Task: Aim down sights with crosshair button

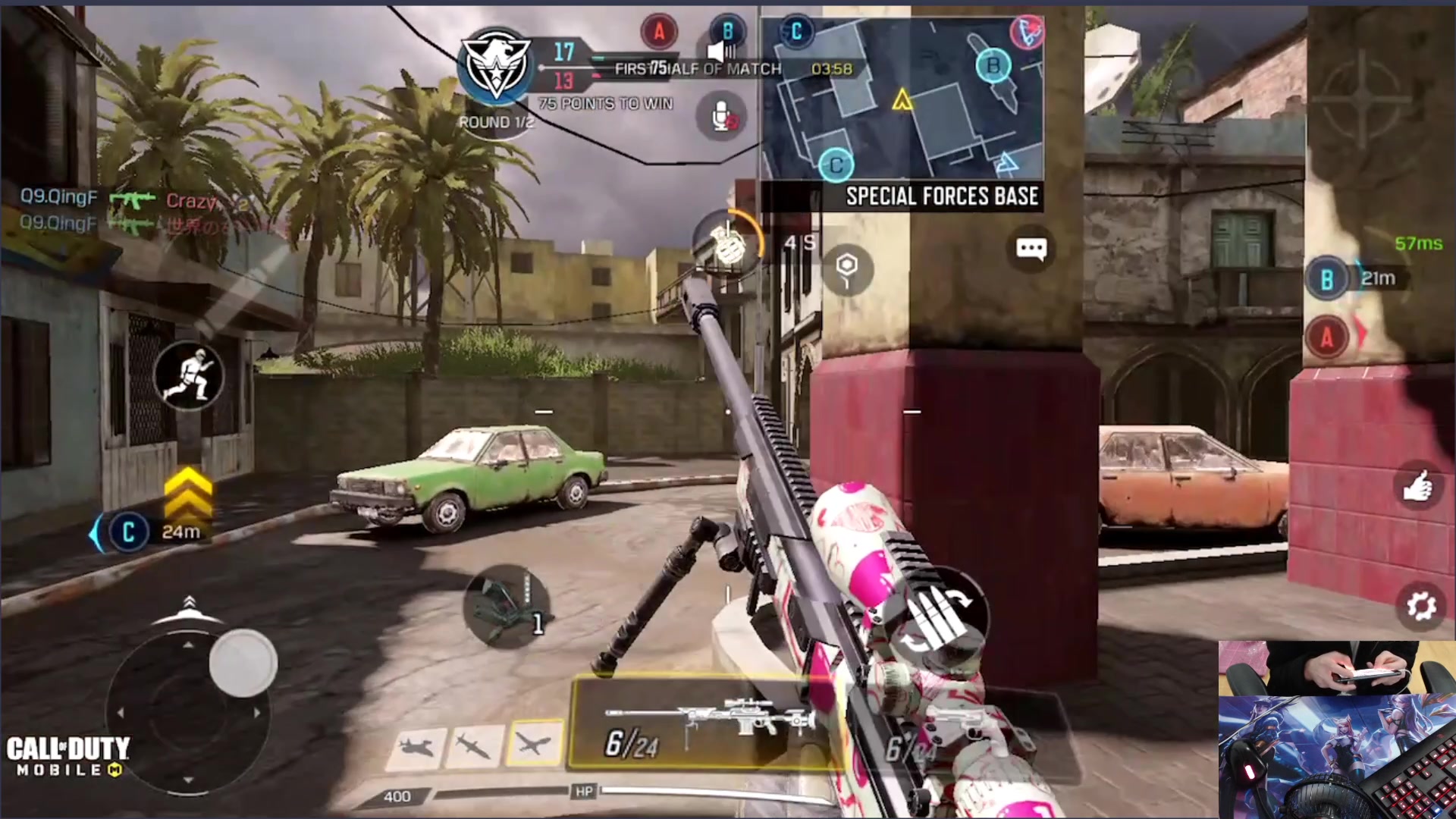Action: coord(1363,100)
